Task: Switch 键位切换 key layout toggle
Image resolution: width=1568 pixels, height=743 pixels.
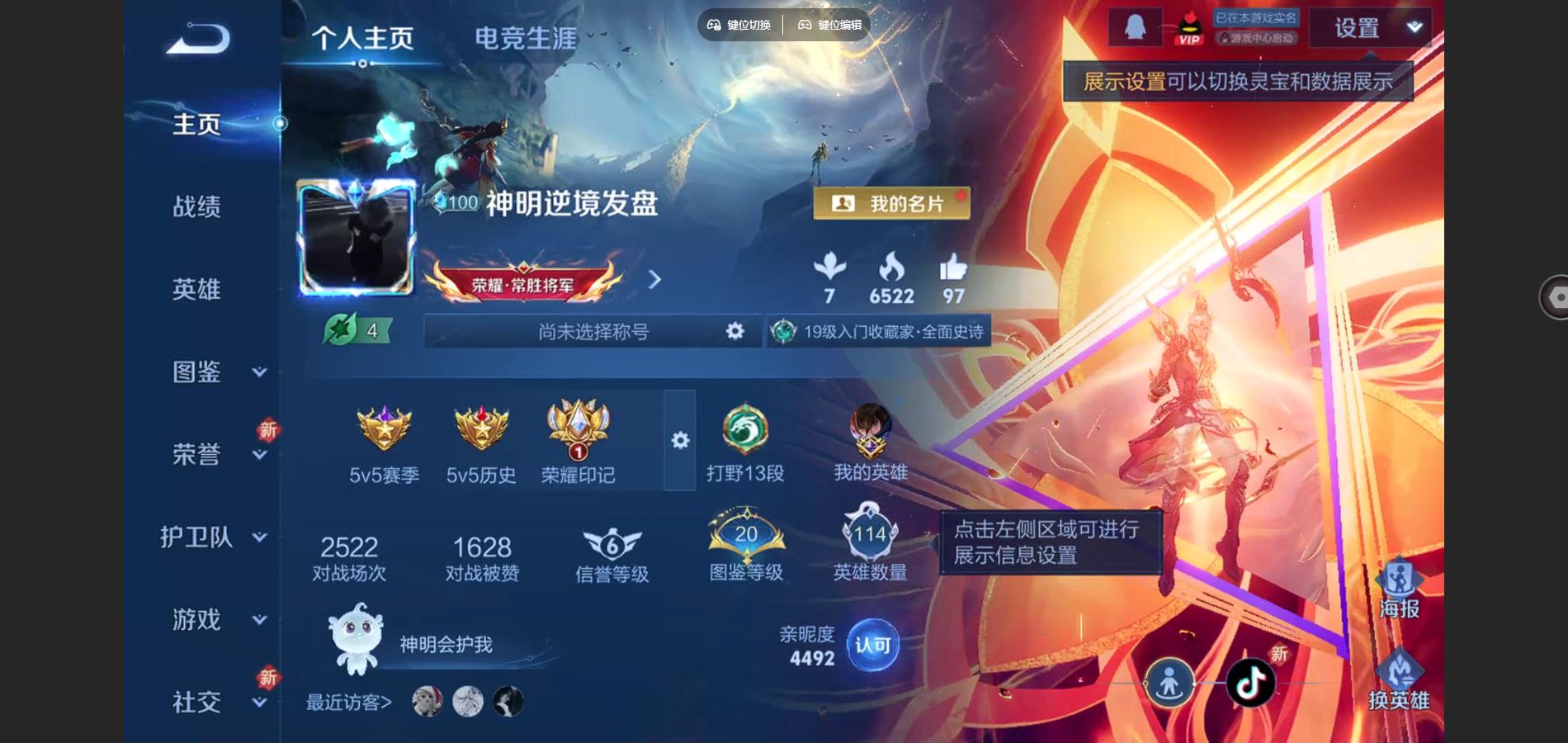Action: (x=740, y=25)
